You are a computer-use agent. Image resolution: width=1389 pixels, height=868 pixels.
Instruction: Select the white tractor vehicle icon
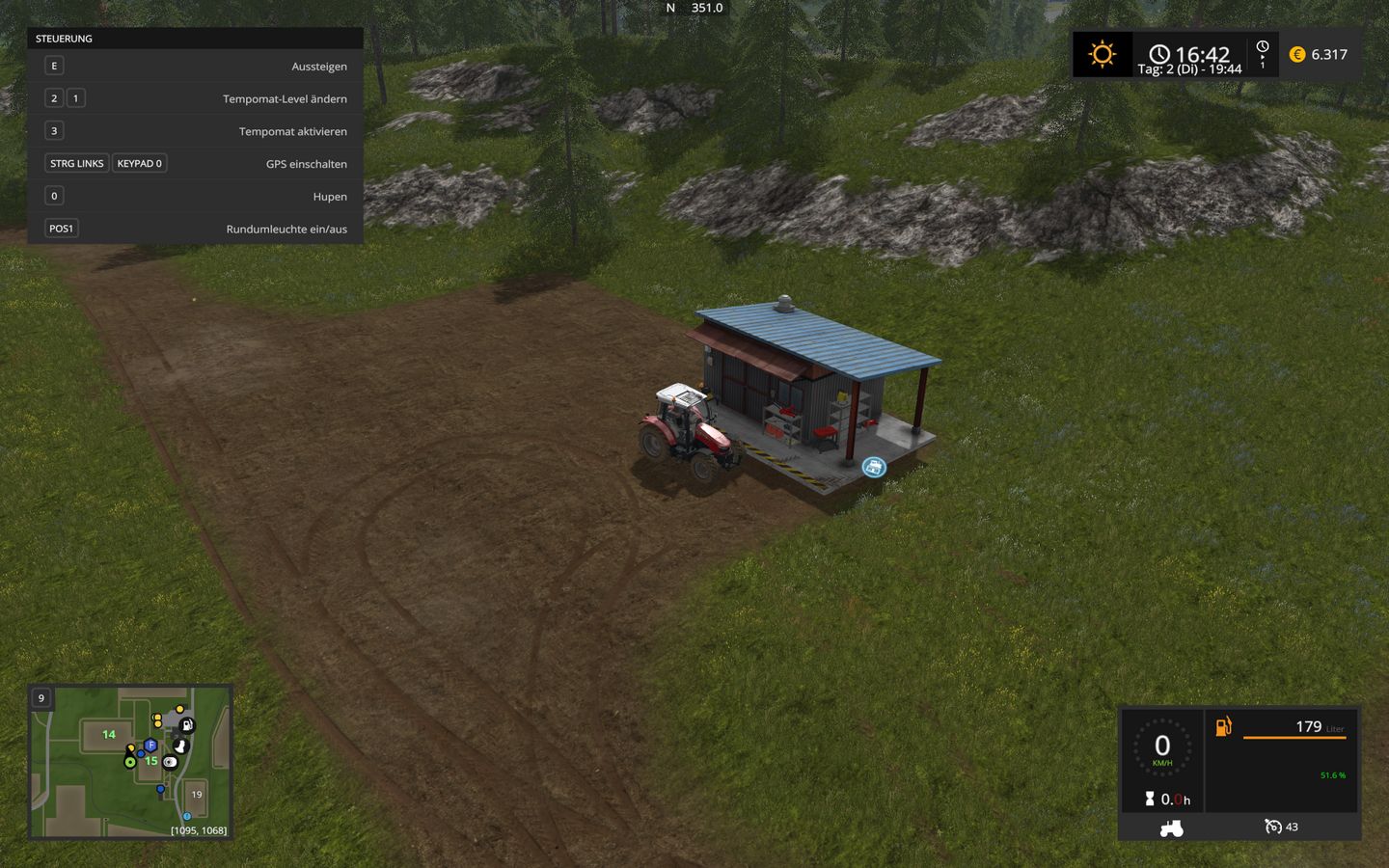pos(1171,827)
